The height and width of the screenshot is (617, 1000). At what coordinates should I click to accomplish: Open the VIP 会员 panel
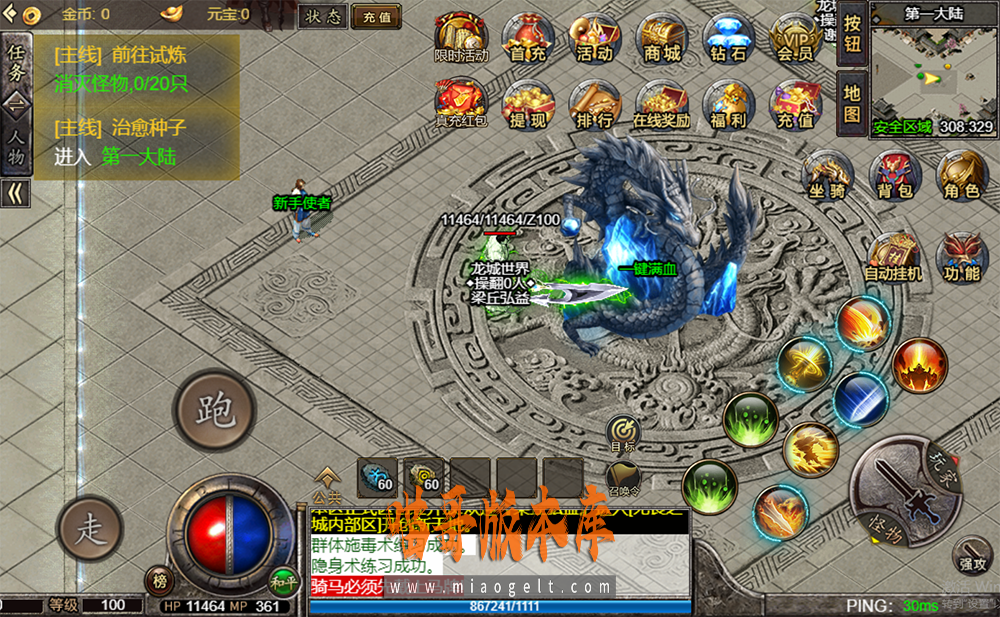pyautogui.click(x=794, y=40)
